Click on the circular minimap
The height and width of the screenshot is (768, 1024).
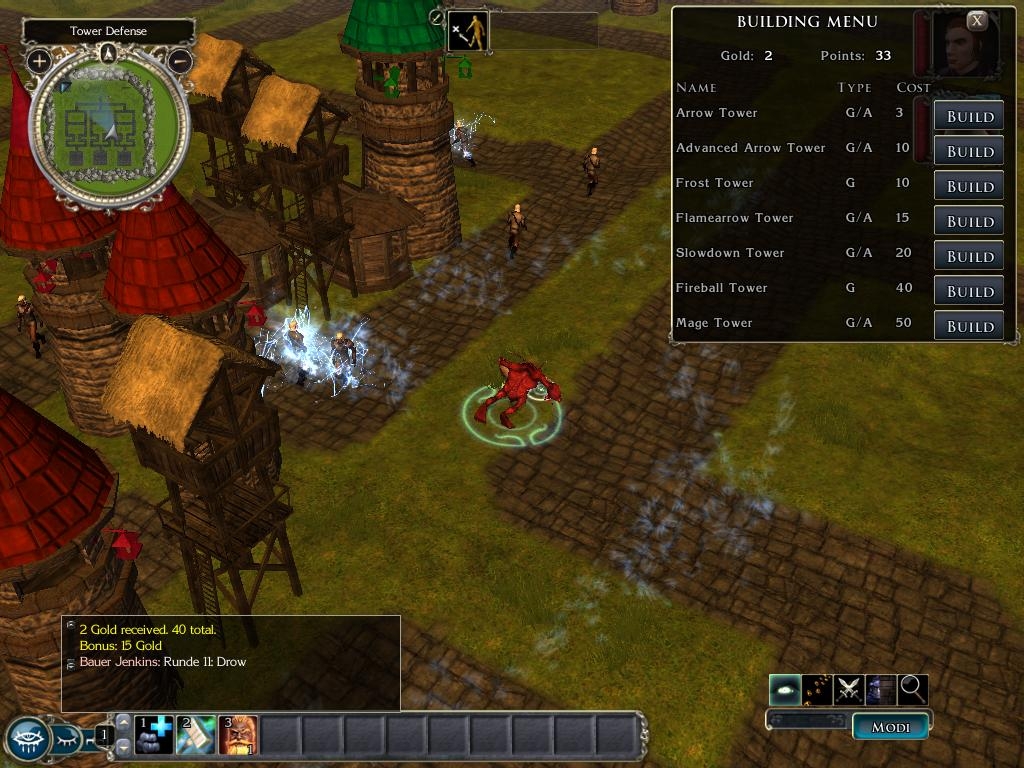108,128
